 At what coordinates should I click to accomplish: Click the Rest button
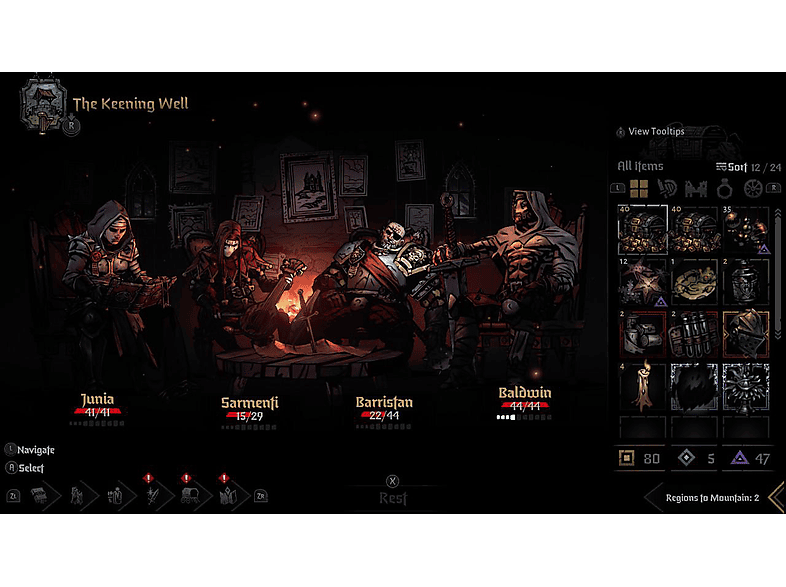click(393, 497)
